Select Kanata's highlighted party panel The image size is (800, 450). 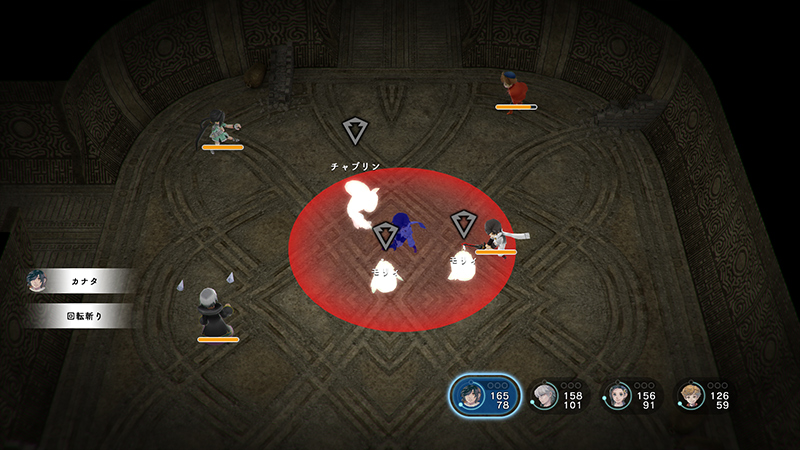pyautogui.click(x=485, y=397)
